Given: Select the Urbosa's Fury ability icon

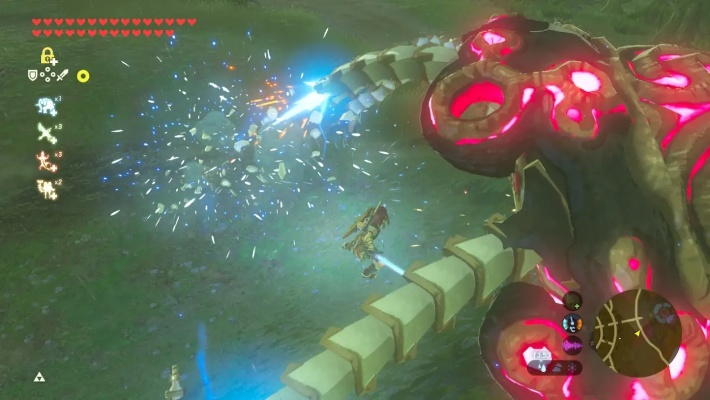Looking at the screenshot, I should click(x=46, y=186).
